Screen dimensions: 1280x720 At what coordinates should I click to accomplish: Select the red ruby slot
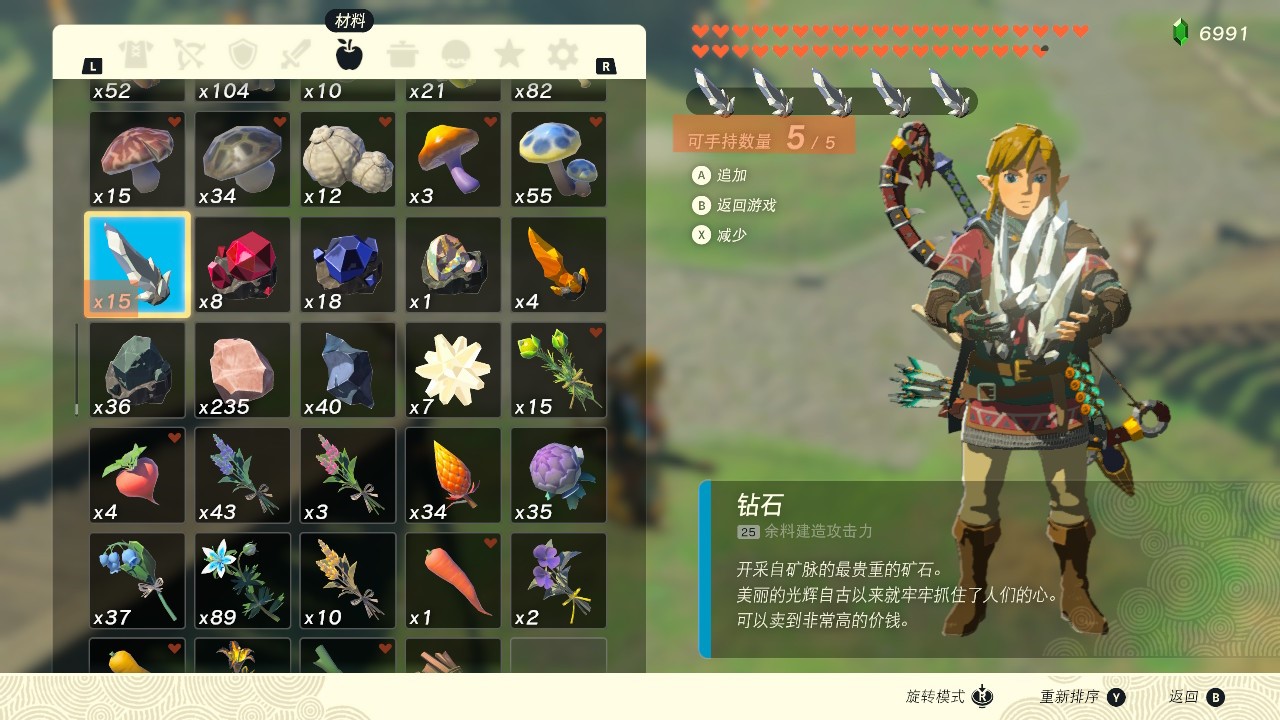(242, 265)
